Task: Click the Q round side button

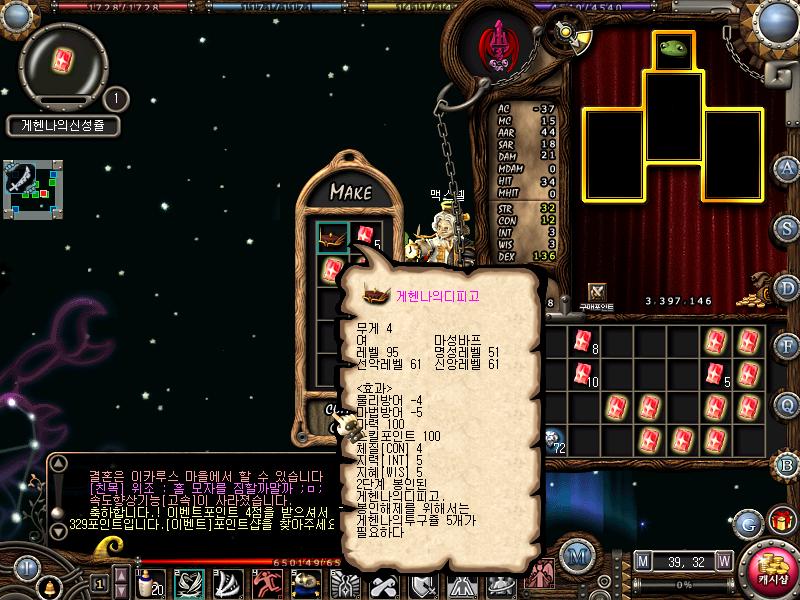Action: (x=787, y=405)
